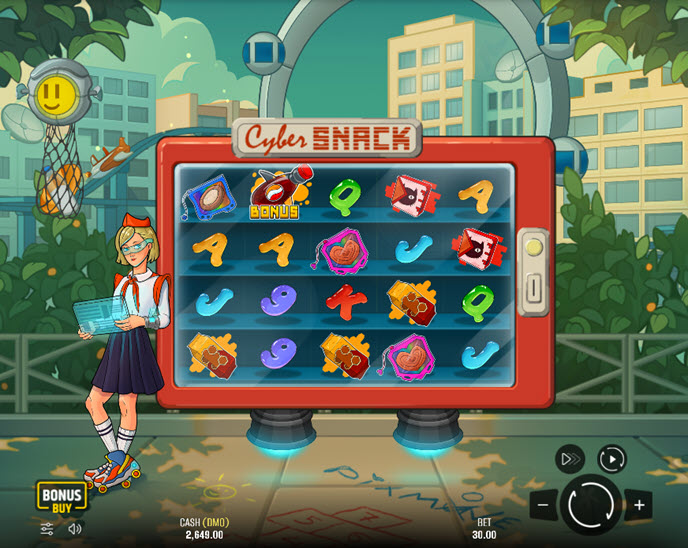The image size is (688, 548).
Task: Increase the bet with the plus button
Action: 638,505
